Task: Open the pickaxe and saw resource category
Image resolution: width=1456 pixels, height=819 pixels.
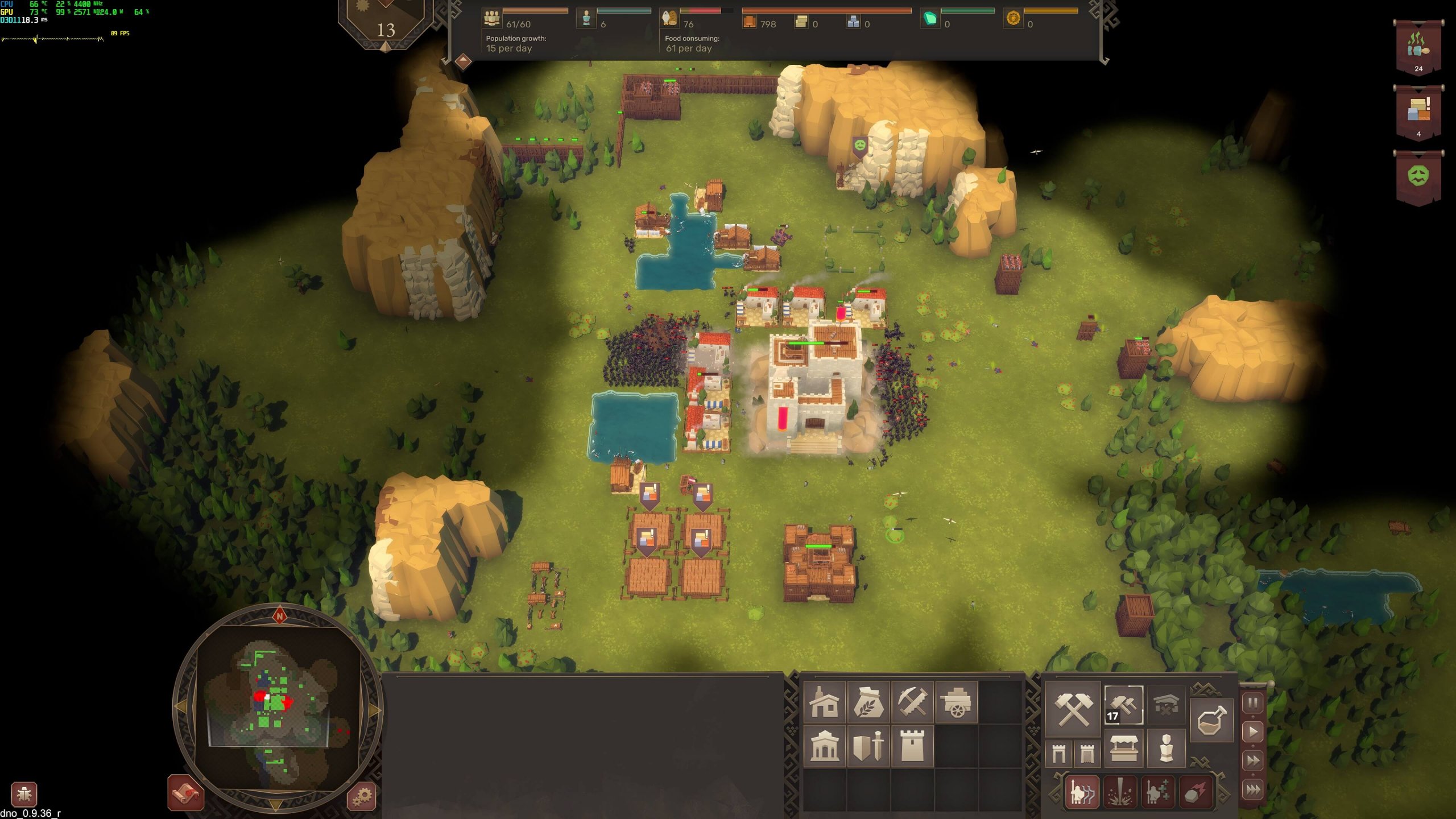Action: tap(912, 702)
